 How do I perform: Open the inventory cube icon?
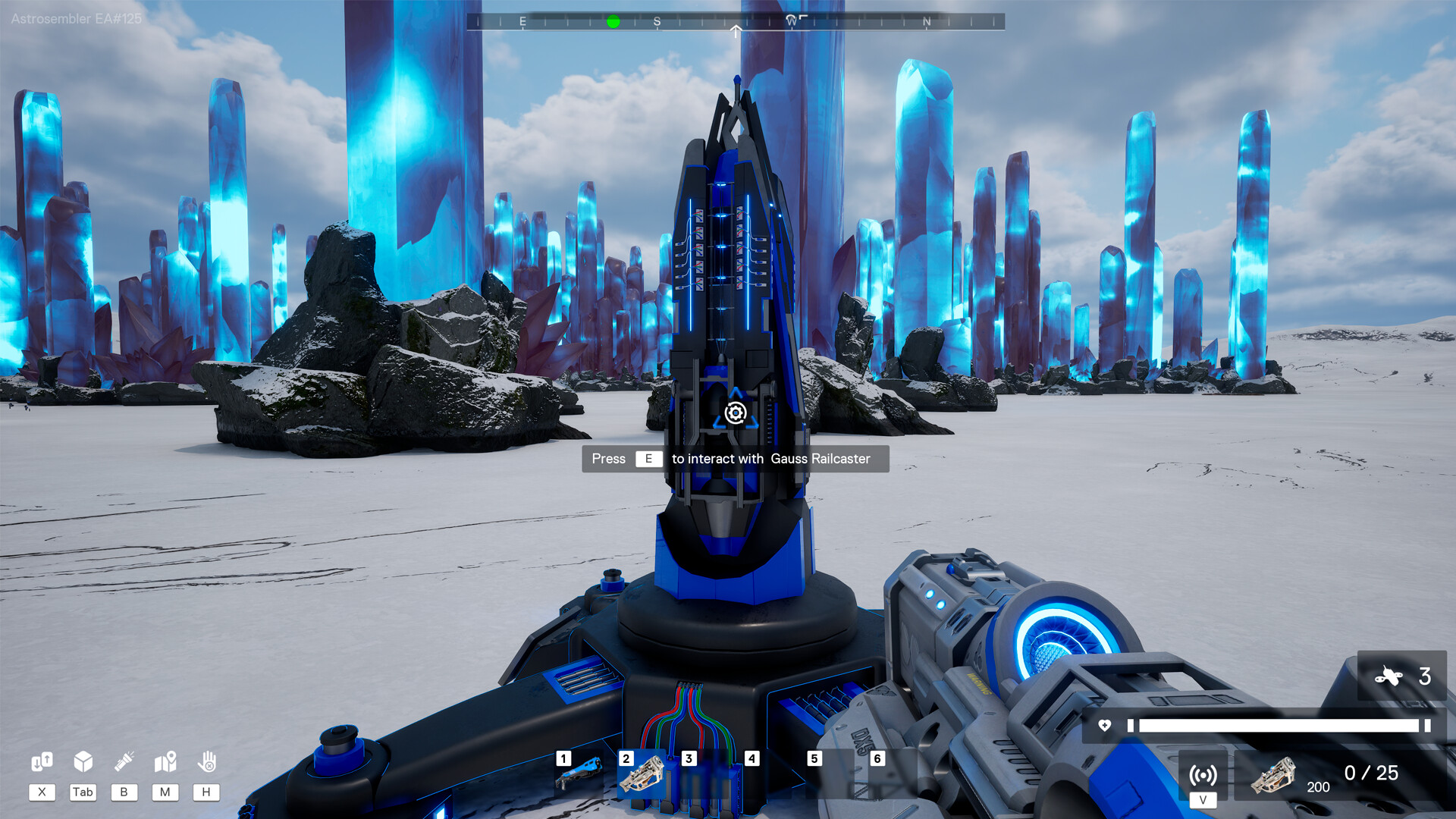[83, 760]
